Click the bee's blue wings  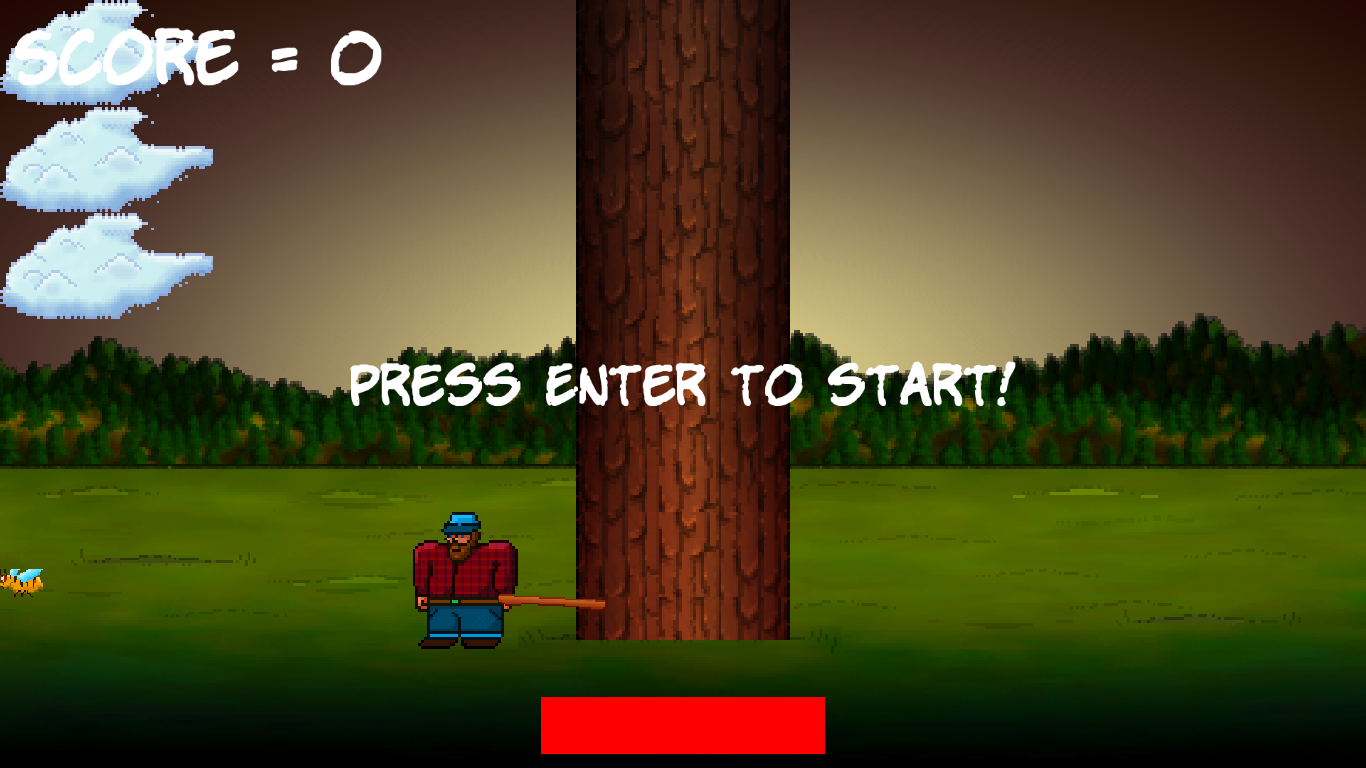pos(25,572)
